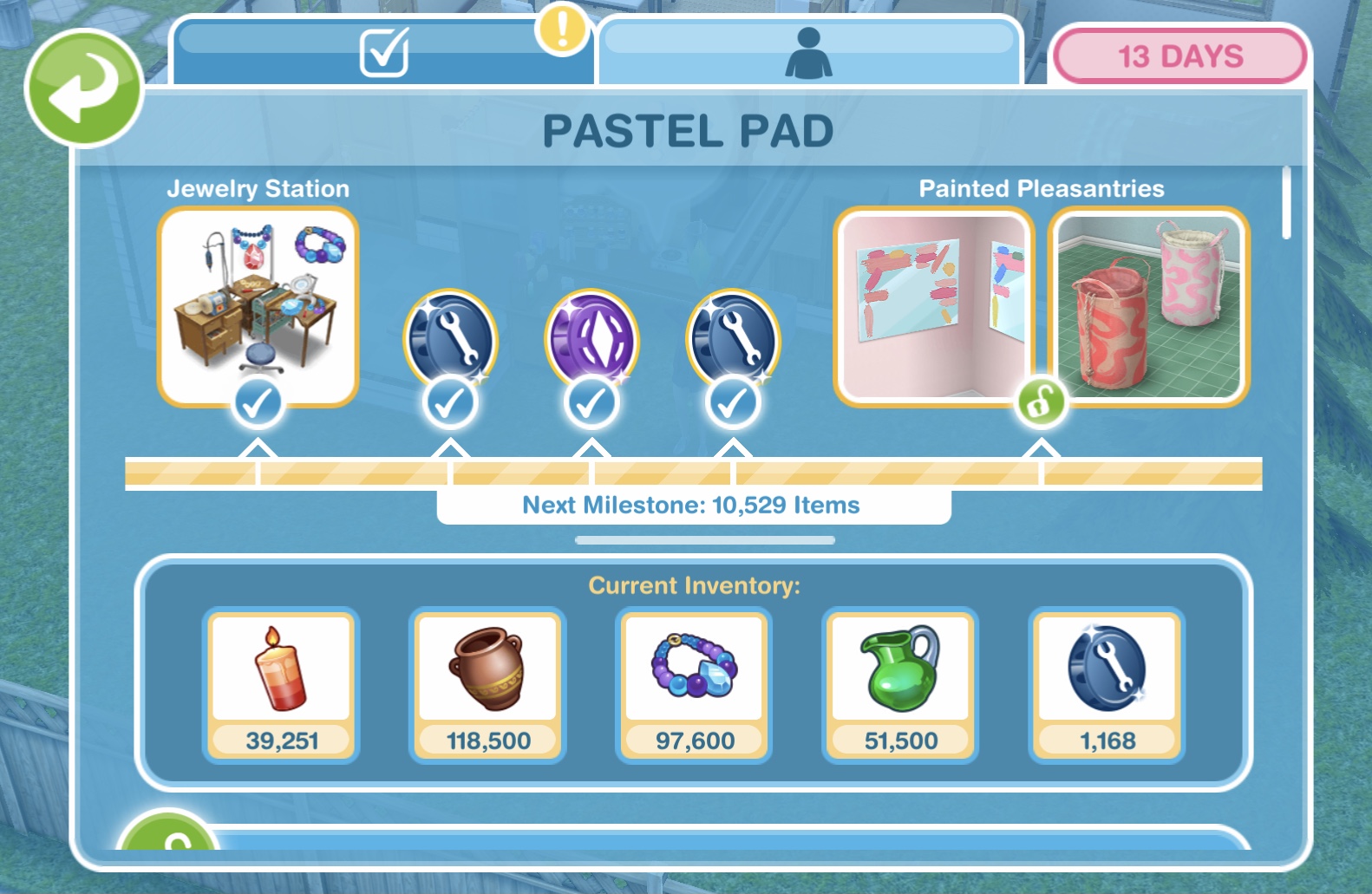This screenshot has height=894, width=1372.
Task: Click the green back arrow button
Action: click(x=83, y=88)
